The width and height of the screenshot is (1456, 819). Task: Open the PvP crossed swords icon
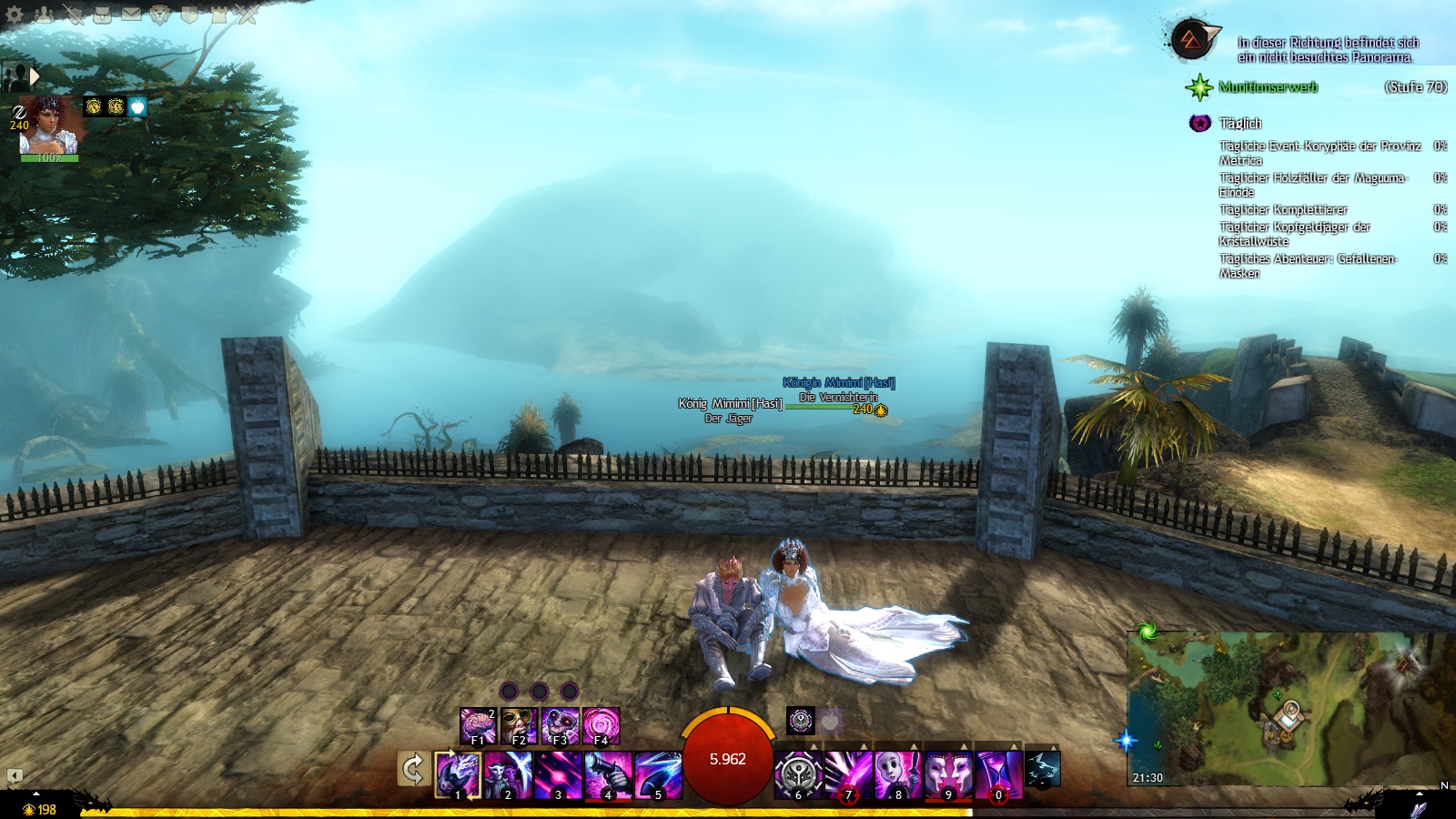pyautogui.click(x=247, y=14)
